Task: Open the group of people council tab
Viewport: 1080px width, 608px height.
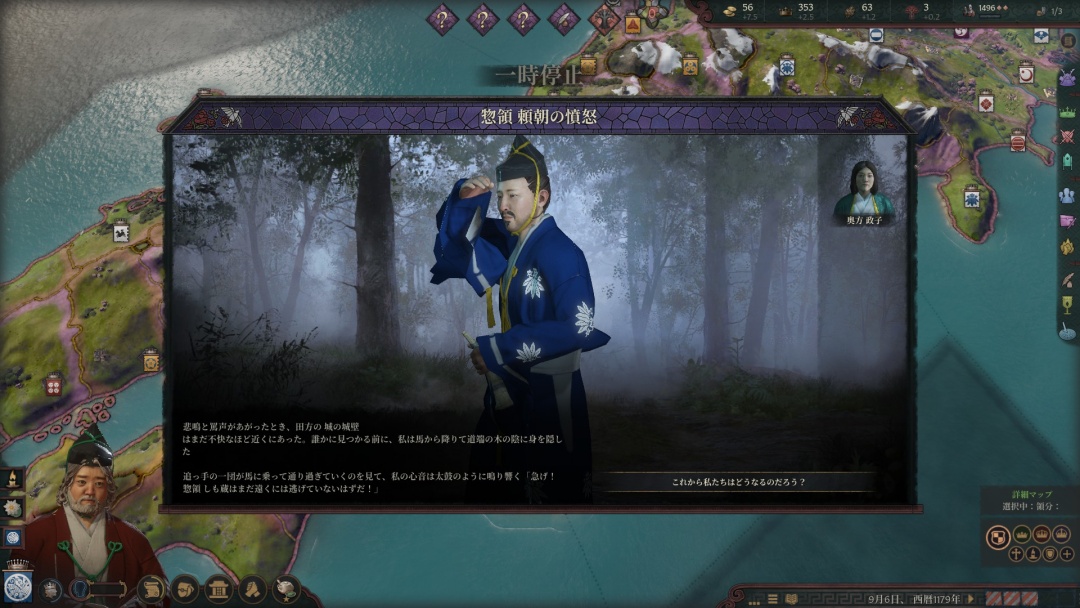Action: [1067, 195]
